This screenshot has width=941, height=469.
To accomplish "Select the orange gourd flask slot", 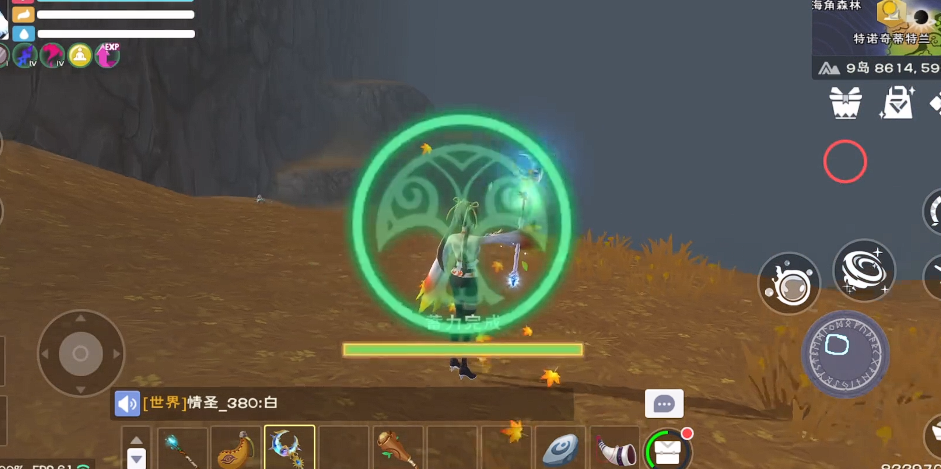I will point(236,448).
